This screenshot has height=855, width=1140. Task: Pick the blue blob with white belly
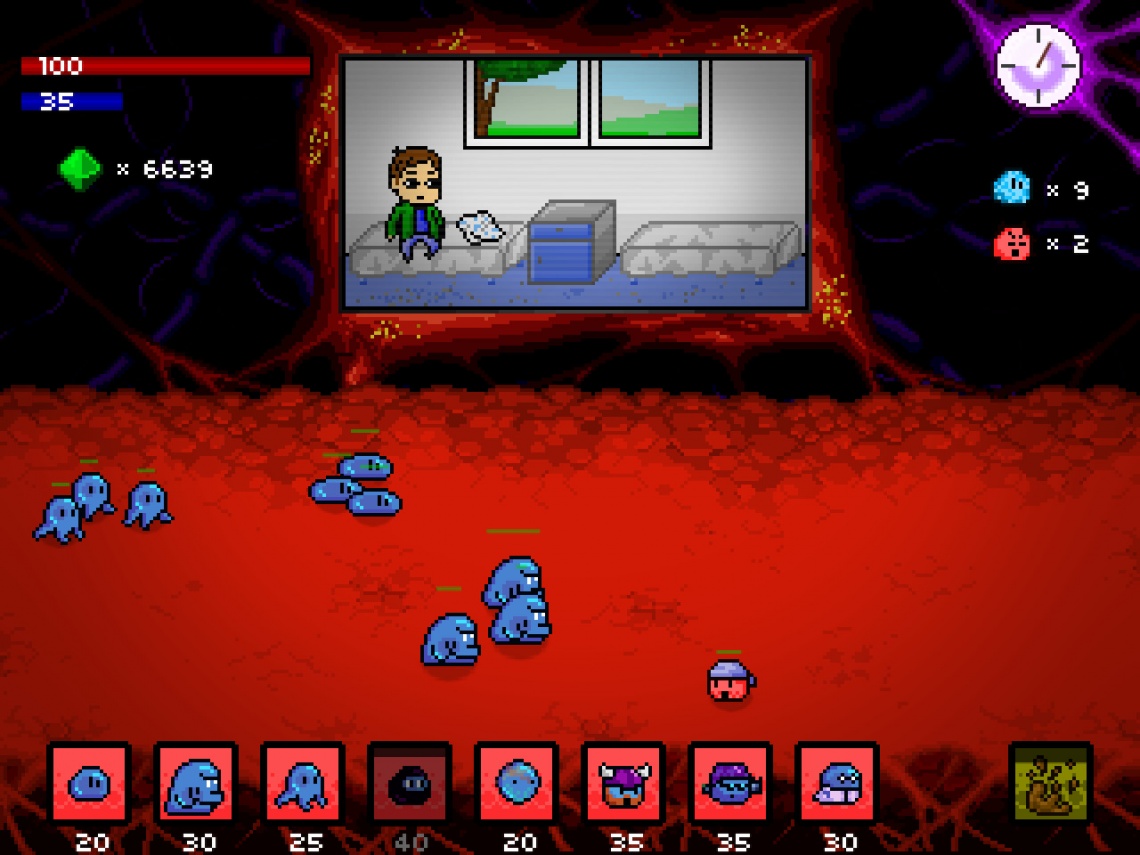pos(837,783)
